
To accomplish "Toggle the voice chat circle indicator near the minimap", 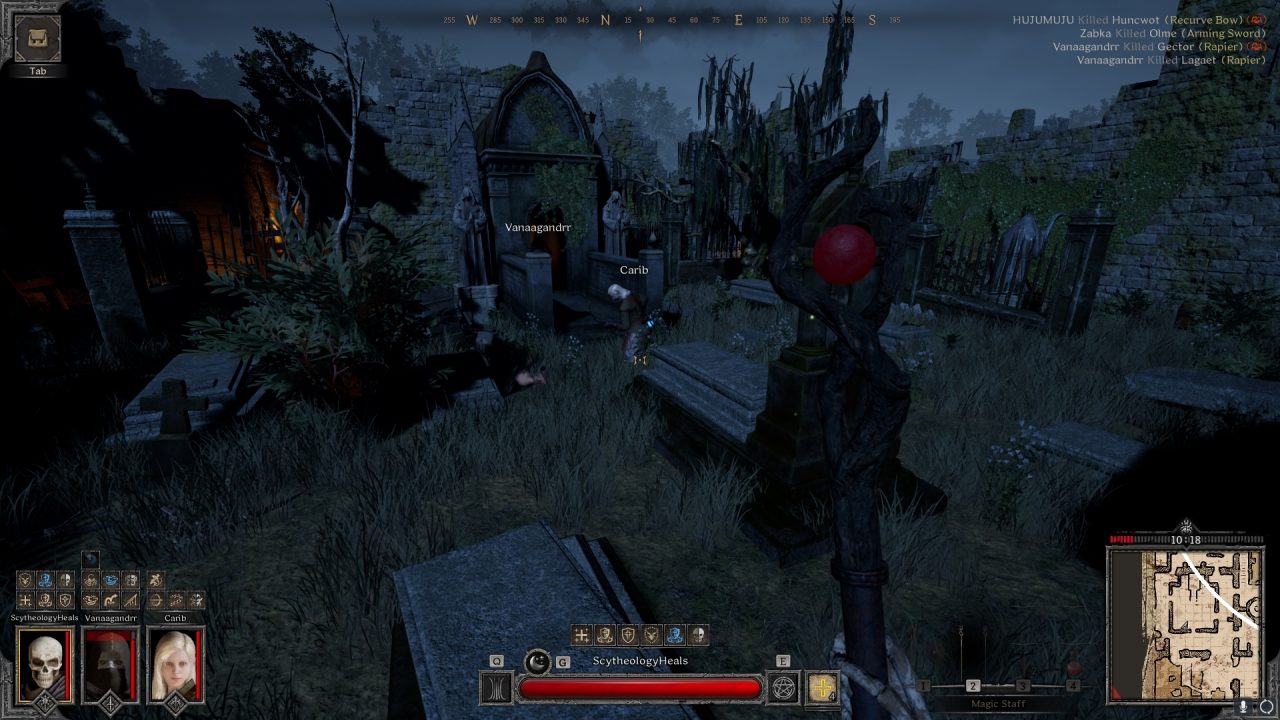I will 1267,706.
